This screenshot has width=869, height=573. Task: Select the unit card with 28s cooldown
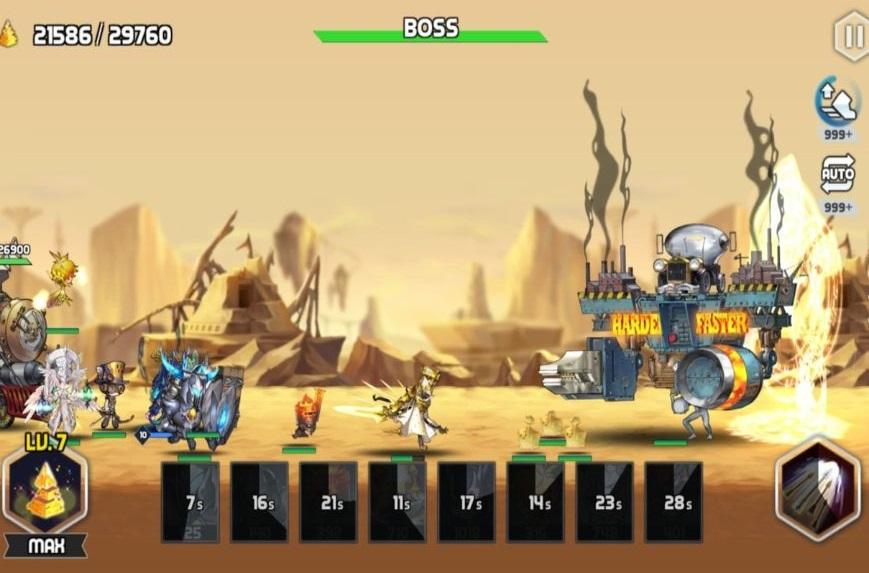coord(674,502)
